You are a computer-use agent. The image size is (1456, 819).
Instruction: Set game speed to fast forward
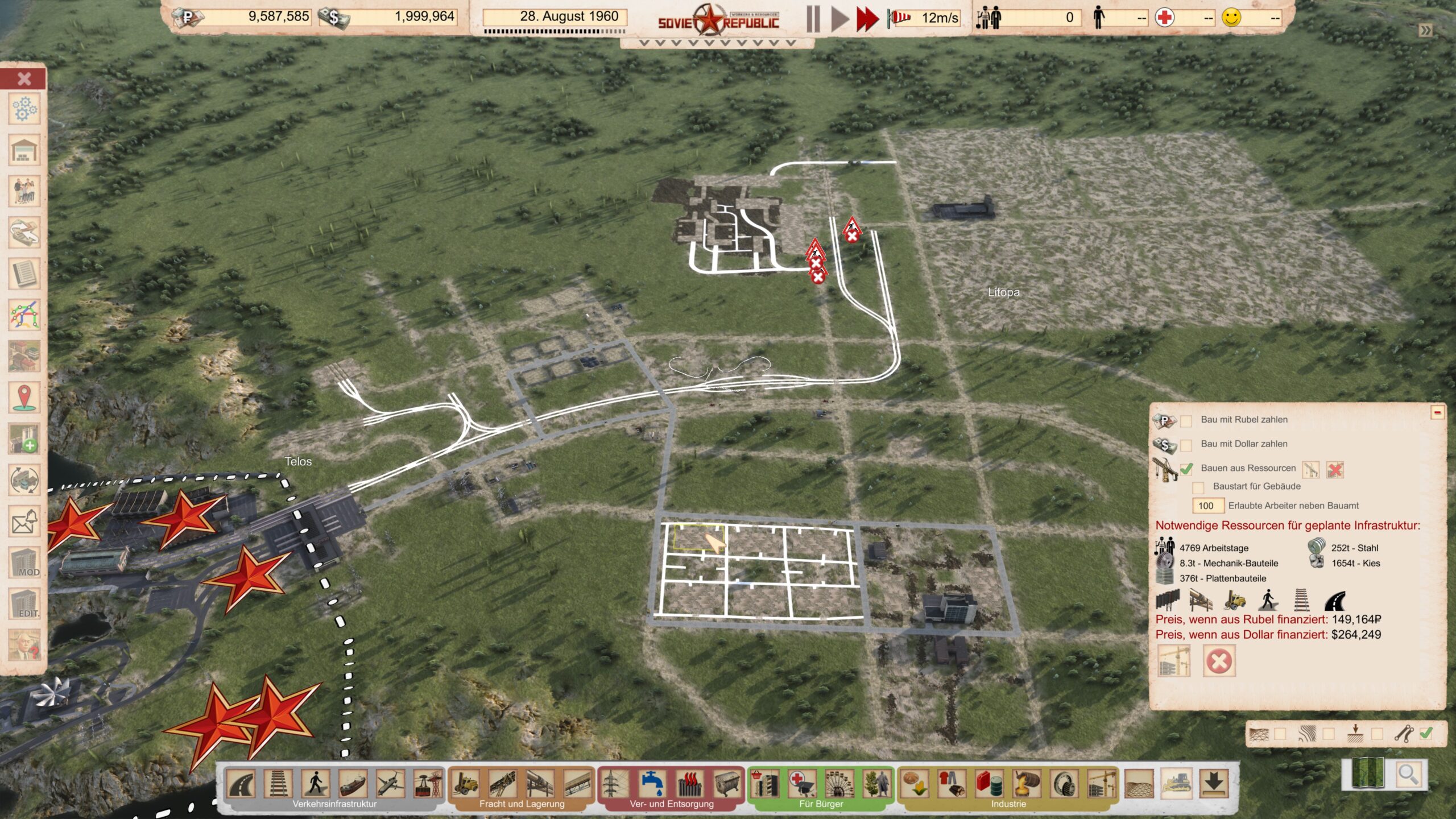coord(867,19)
